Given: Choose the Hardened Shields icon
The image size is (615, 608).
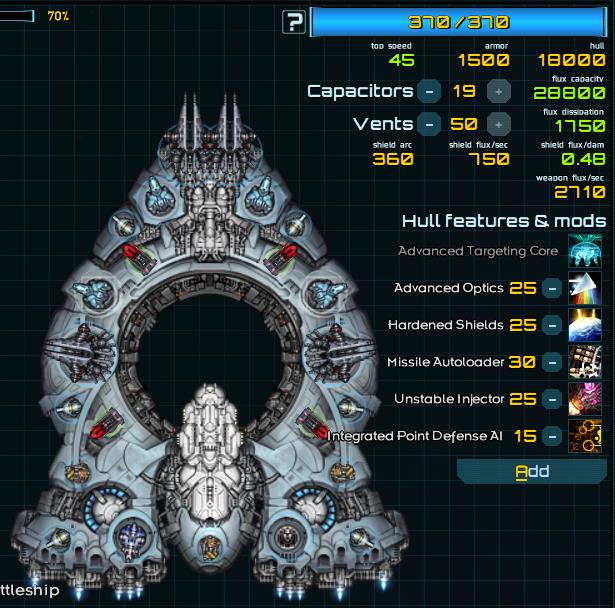Looking at the screenshot, I should tap(584, 325).
